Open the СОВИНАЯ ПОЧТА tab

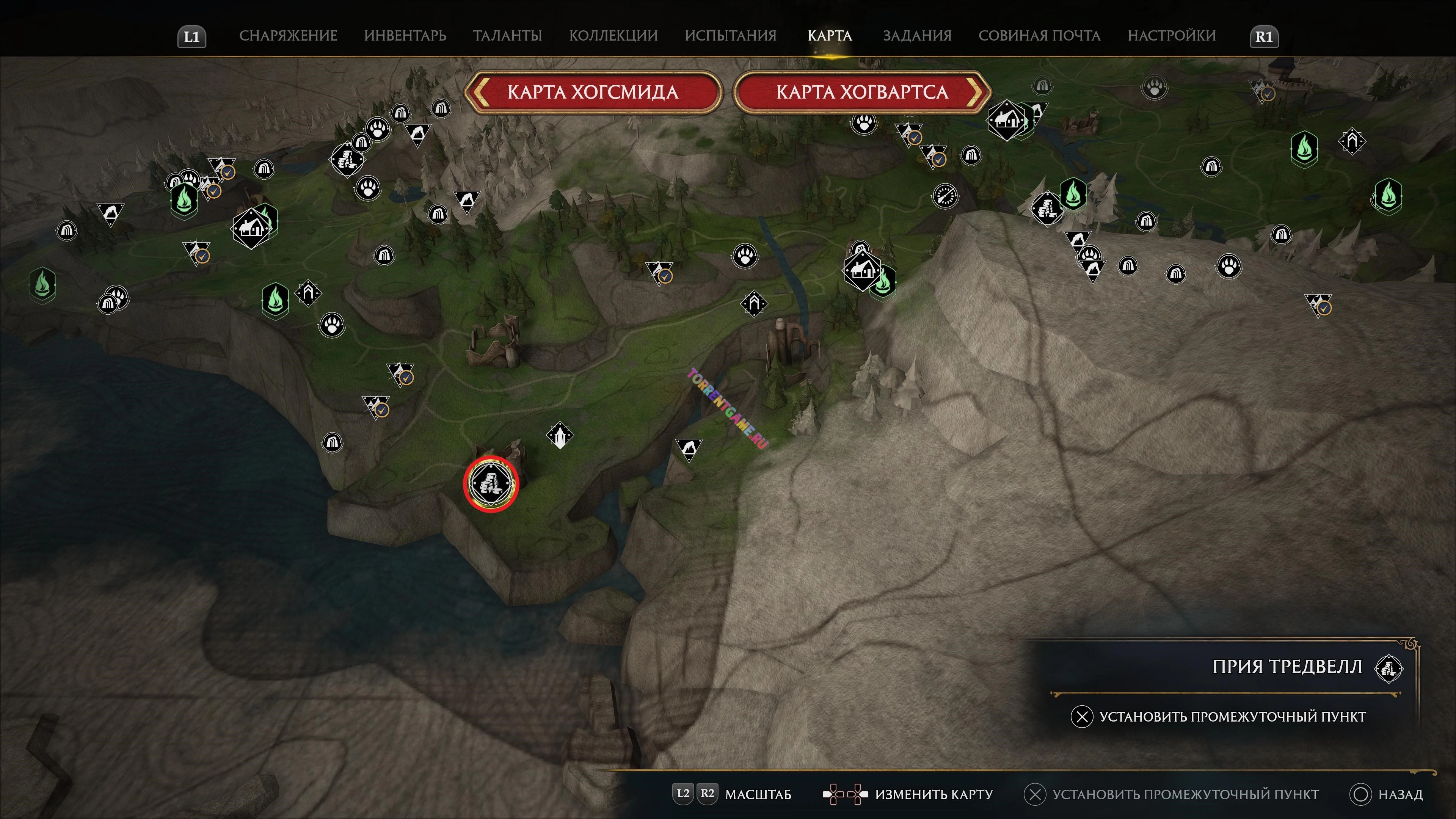1039,36
